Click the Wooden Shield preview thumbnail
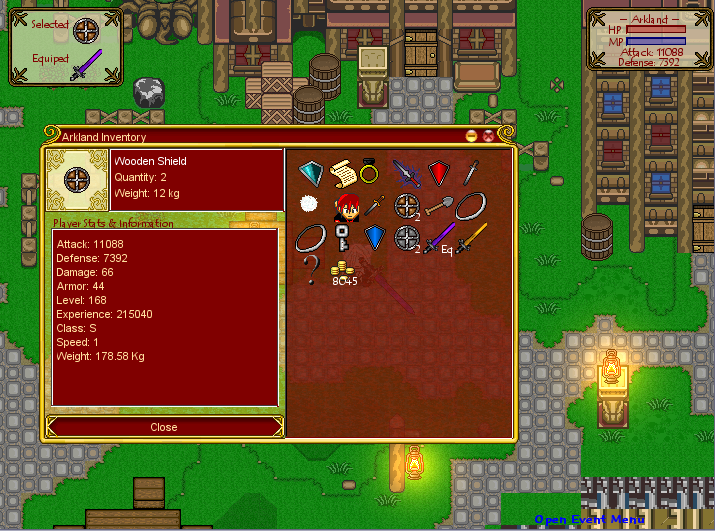This screenshot has width=715, height=531. click(x=78, y=180)
